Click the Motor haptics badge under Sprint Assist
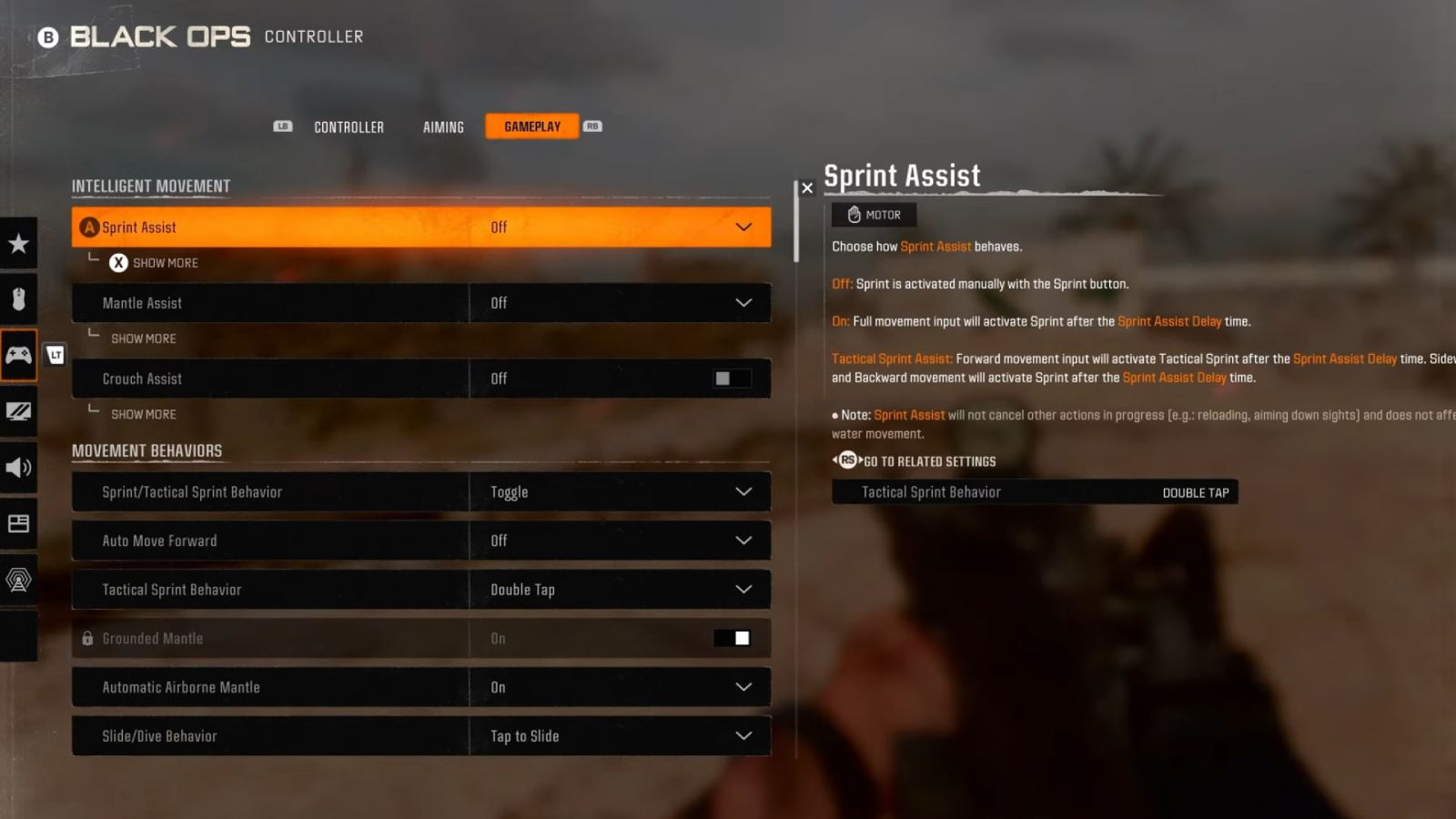1456x819 pixels. tap(874, 215)
